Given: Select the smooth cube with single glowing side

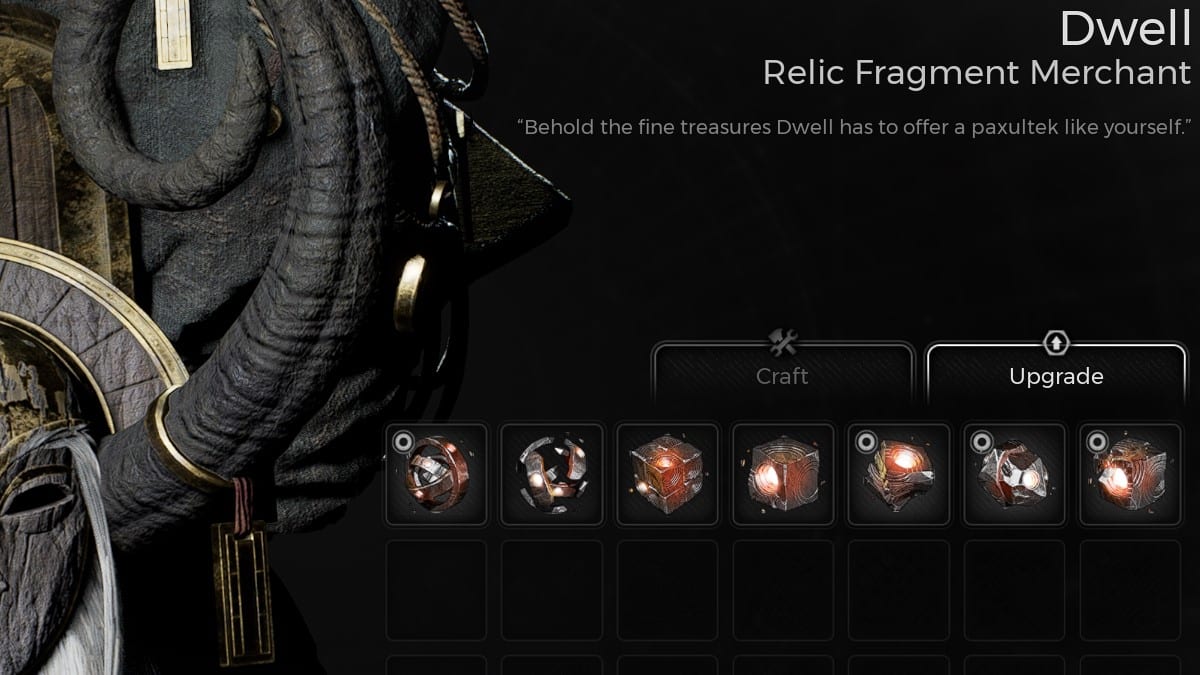Looking at the screenshot, I should click(783, 474).
